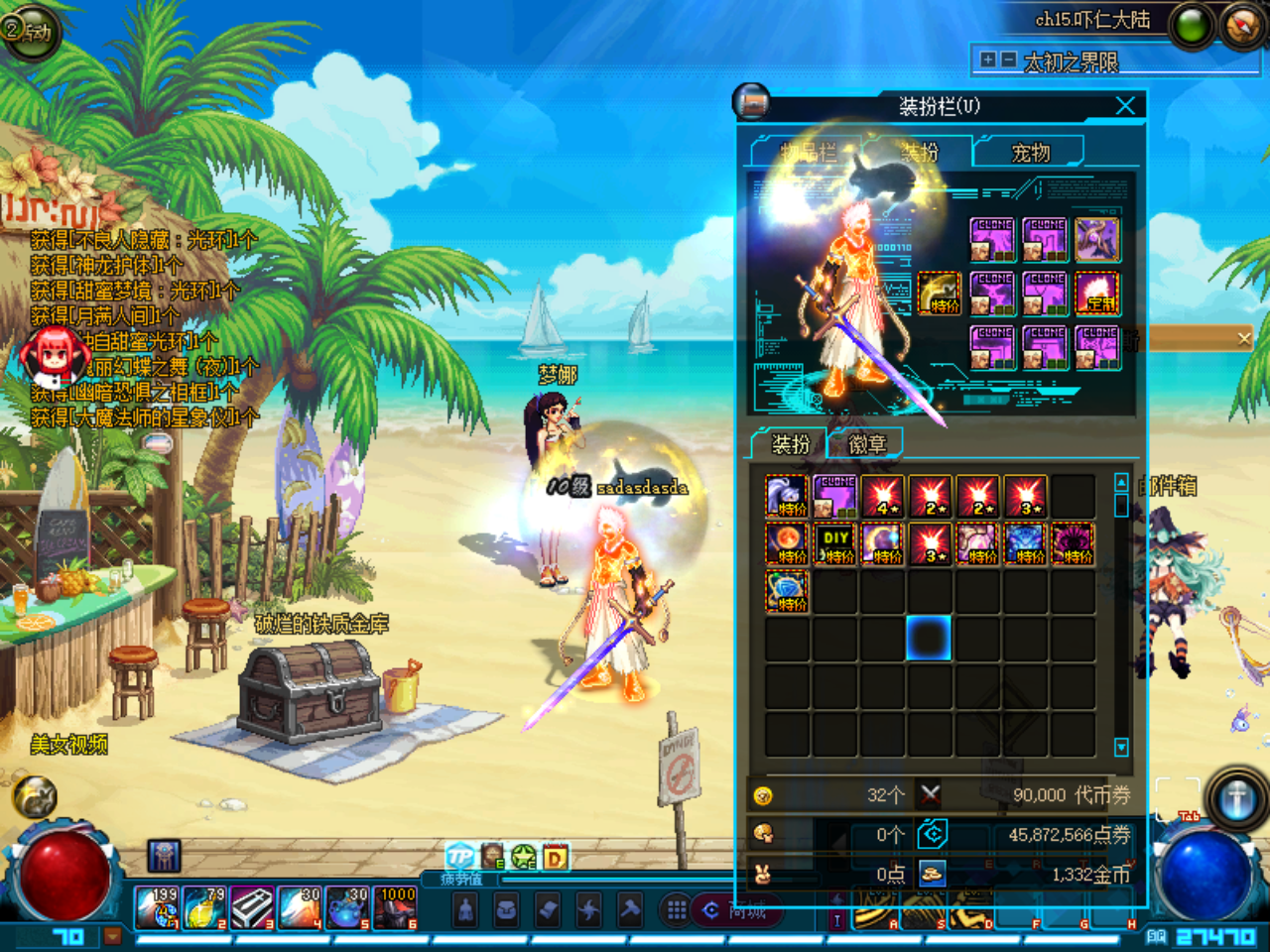Open the 徽章 tab
The width and height of the screenshot is (1270, 952).
pos(865,442)
